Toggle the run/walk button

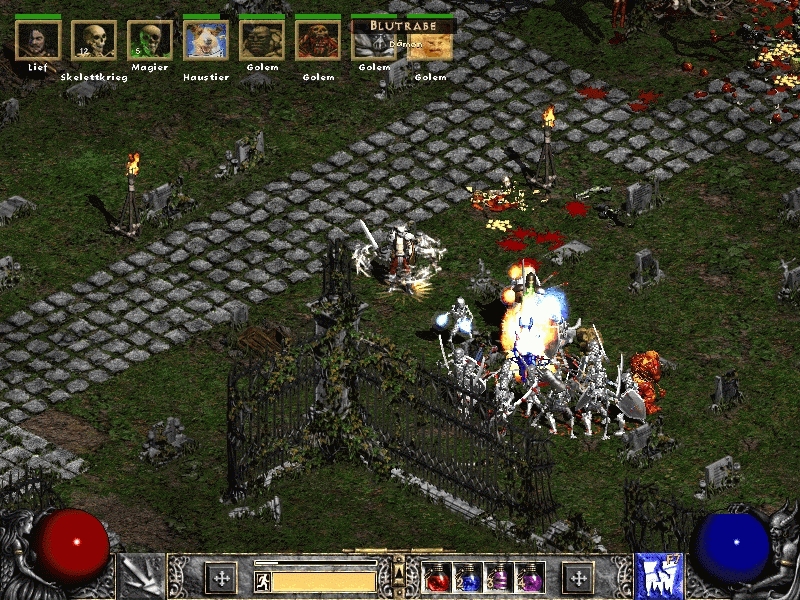pyautogui.click(x=261, y=580)
